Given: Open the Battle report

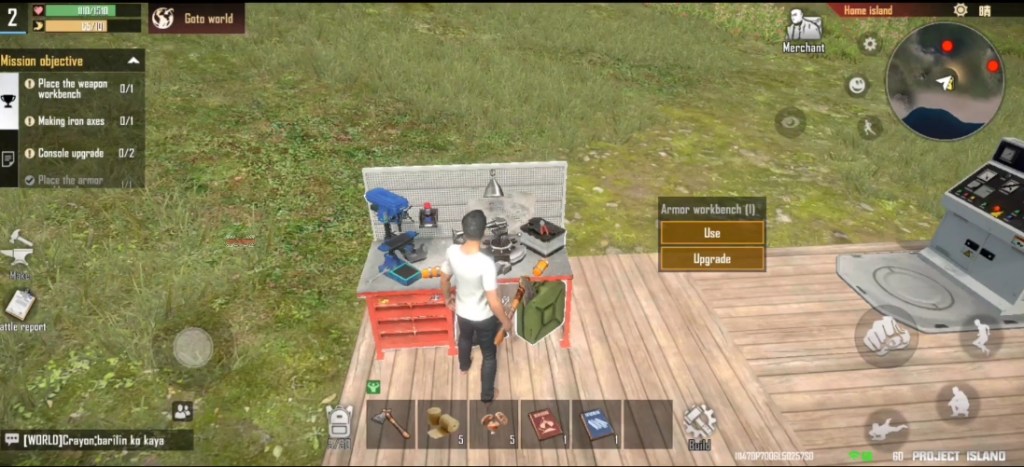Looking at the screenshot, I should (19, 309).
